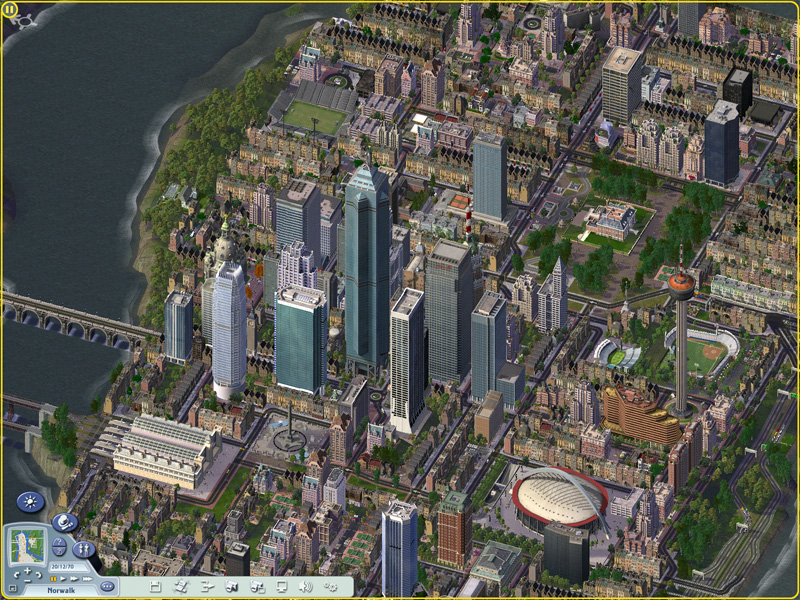Screen dimensions: 800x600
Task: Collapse the options bar with the ellipsis button
Action: point(107,586)
